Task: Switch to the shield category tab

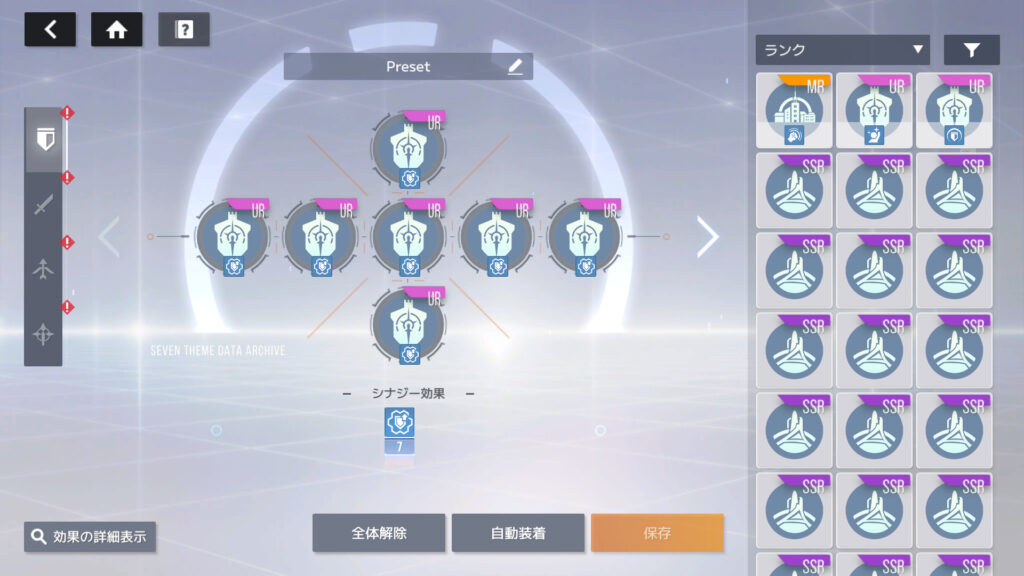Action: (43, 142)
